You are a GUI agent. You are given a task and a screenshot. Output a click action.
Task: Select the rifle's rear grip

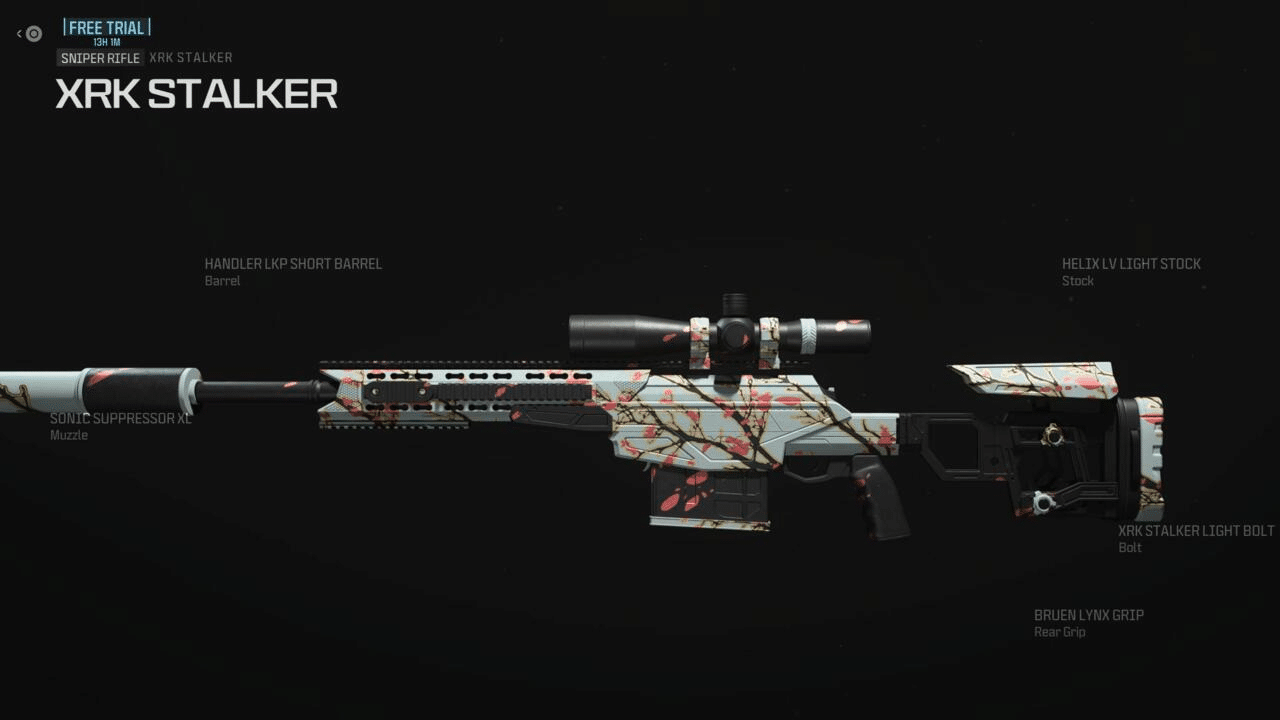(880, 490)
